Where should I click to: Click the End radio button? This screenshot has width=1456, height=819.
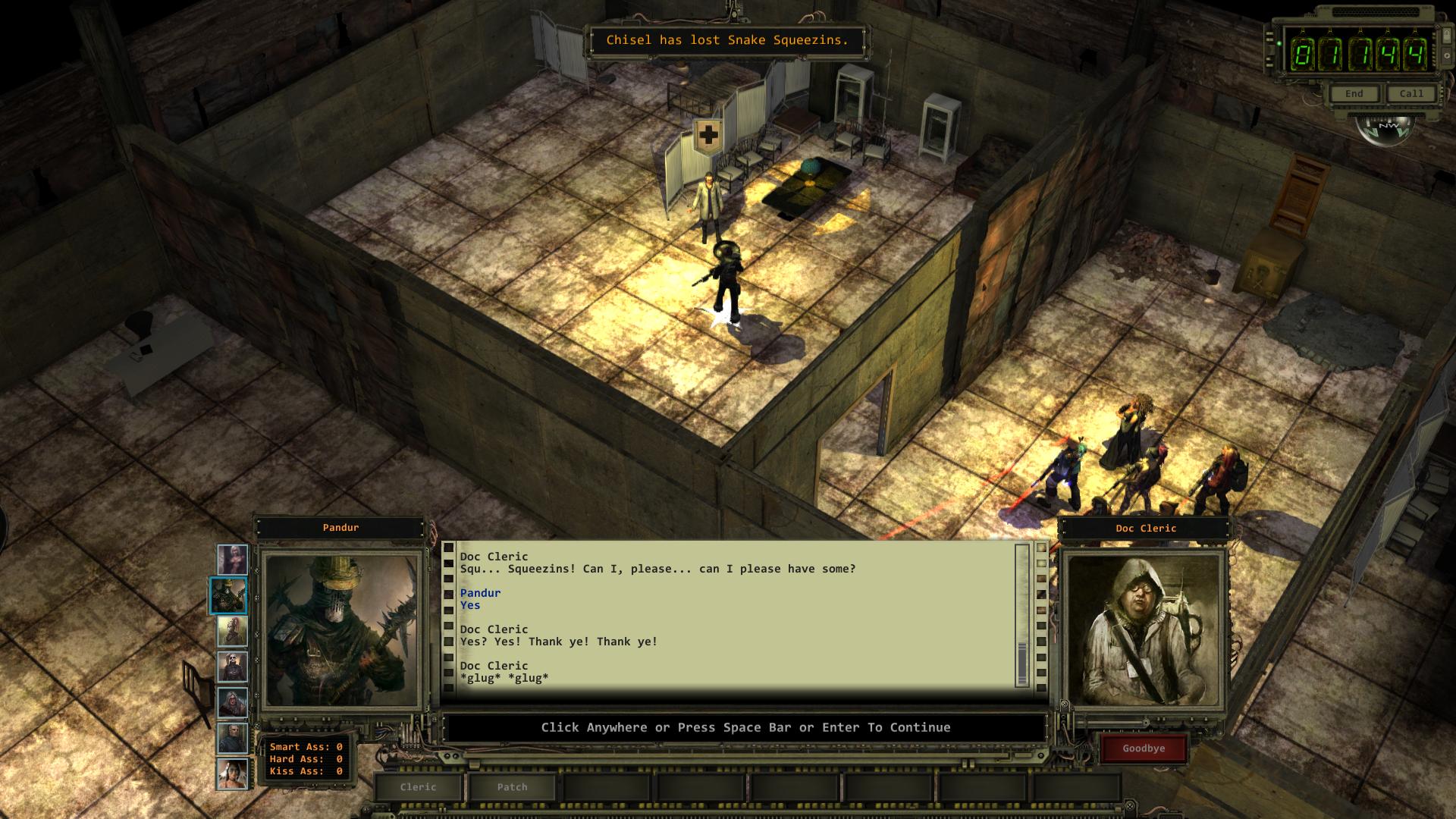[1354, 94]
